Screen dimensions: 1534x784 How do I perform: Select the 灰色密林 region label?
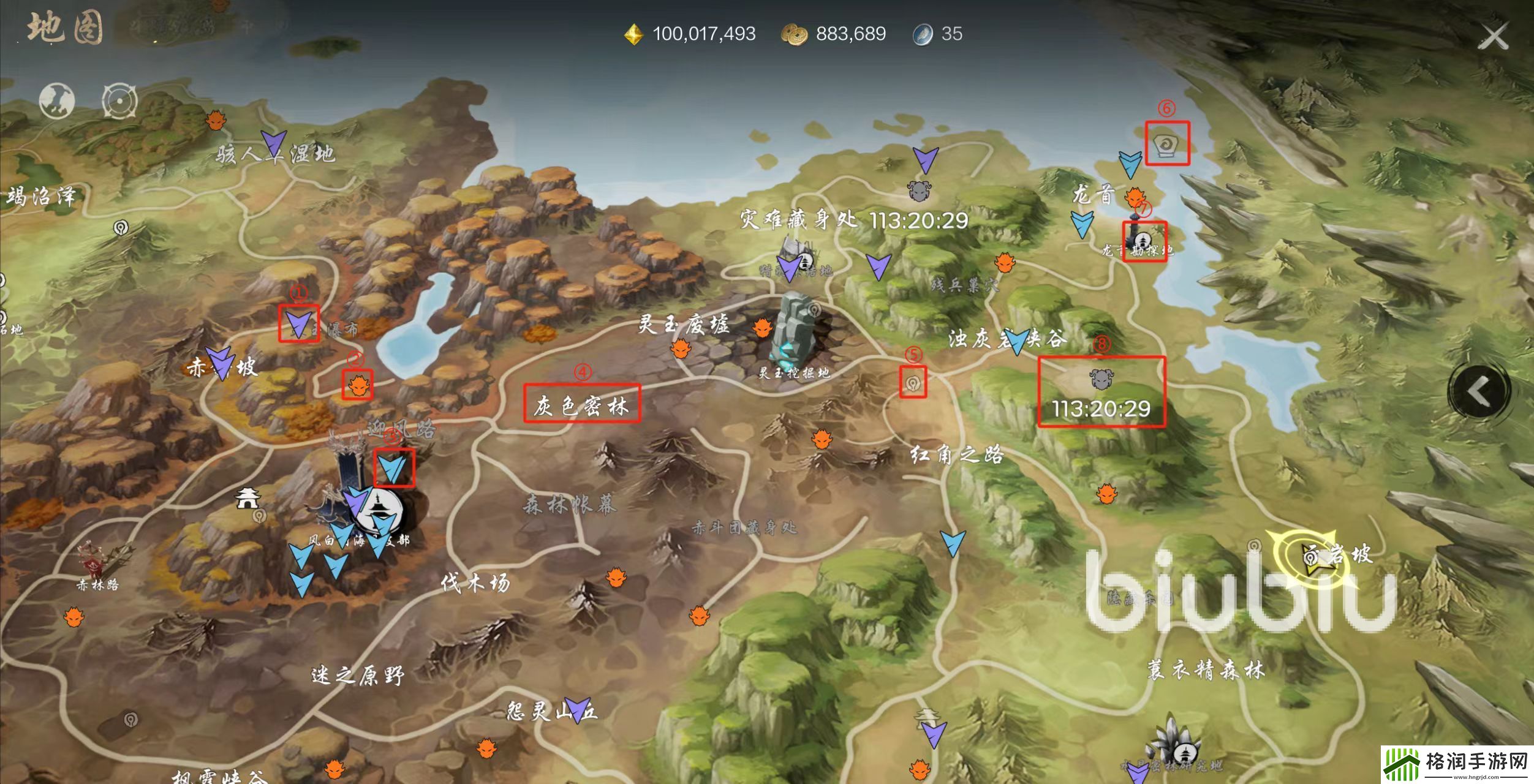[581, 405]
